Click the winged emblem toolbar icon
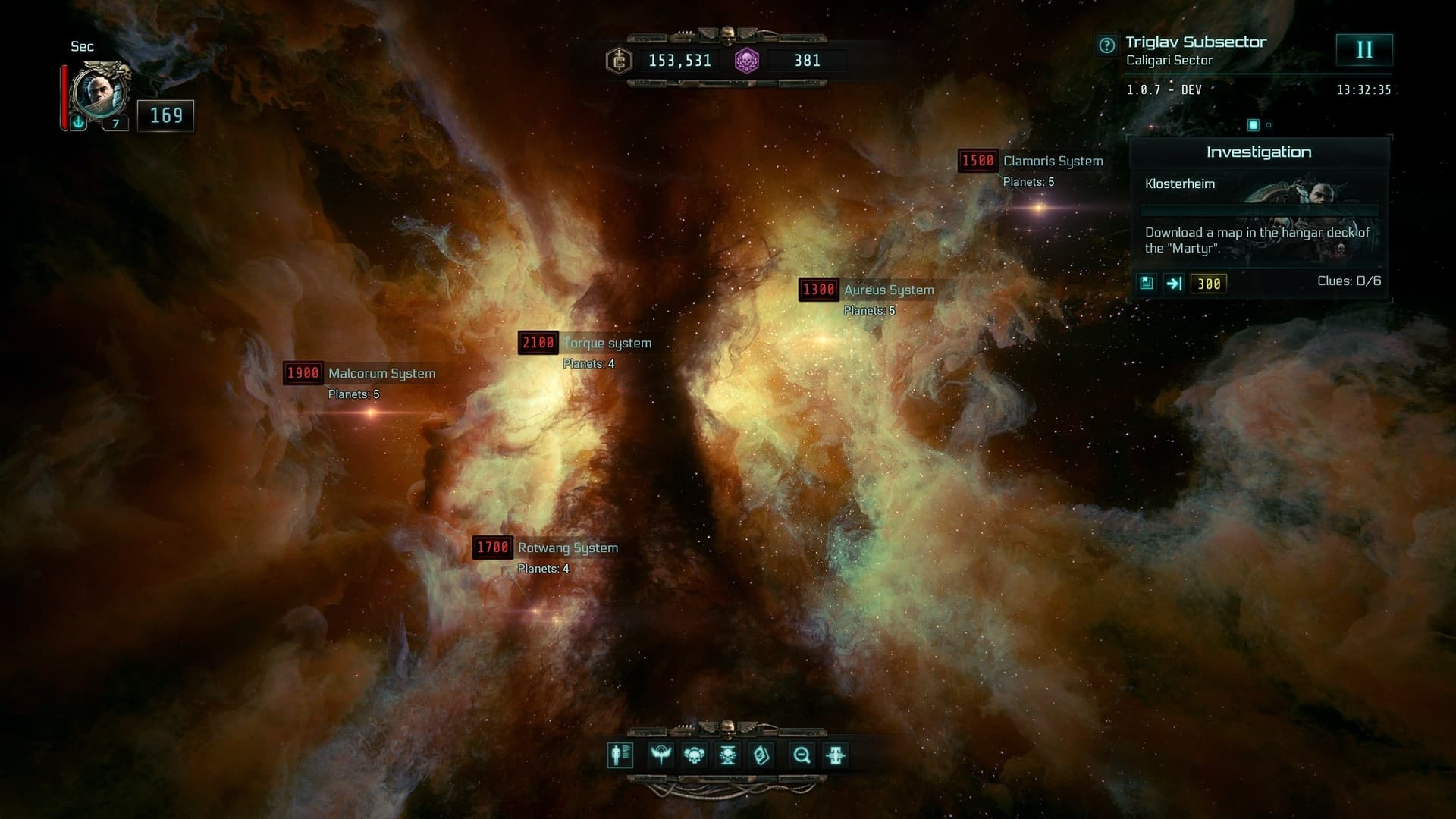 point(661,755)
